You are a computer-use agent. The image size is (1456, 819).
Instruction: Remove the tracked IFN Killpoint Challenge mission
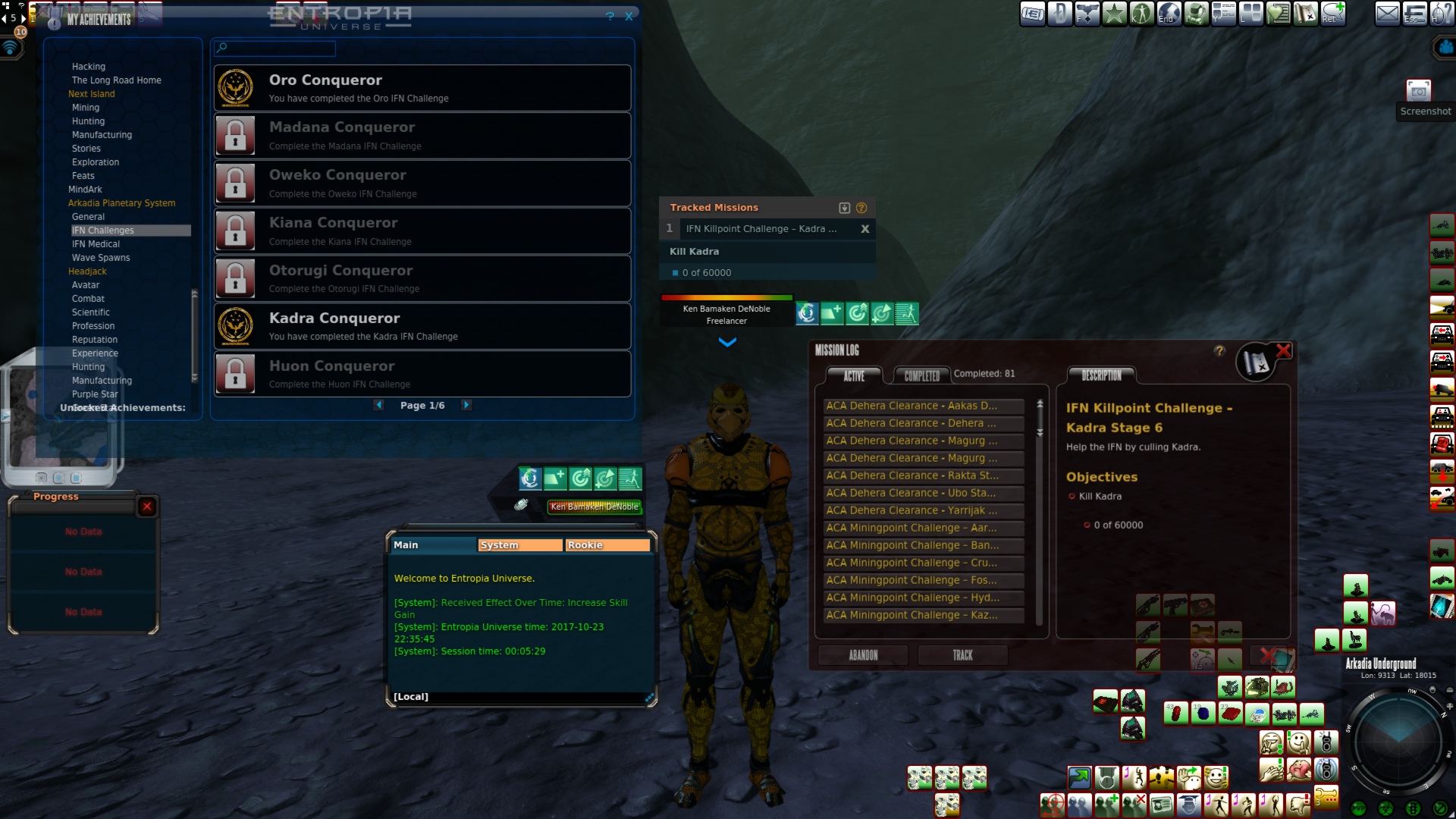[864, 229]
